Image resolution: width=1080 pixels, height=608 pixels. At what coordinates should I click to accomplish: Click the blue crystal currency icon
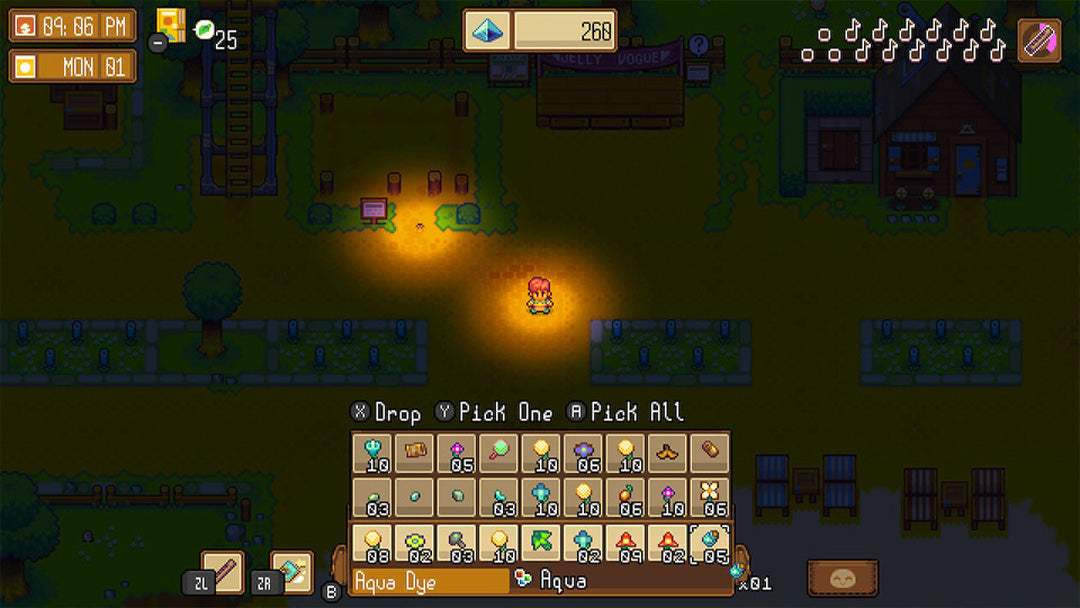(x=487, y=31)
